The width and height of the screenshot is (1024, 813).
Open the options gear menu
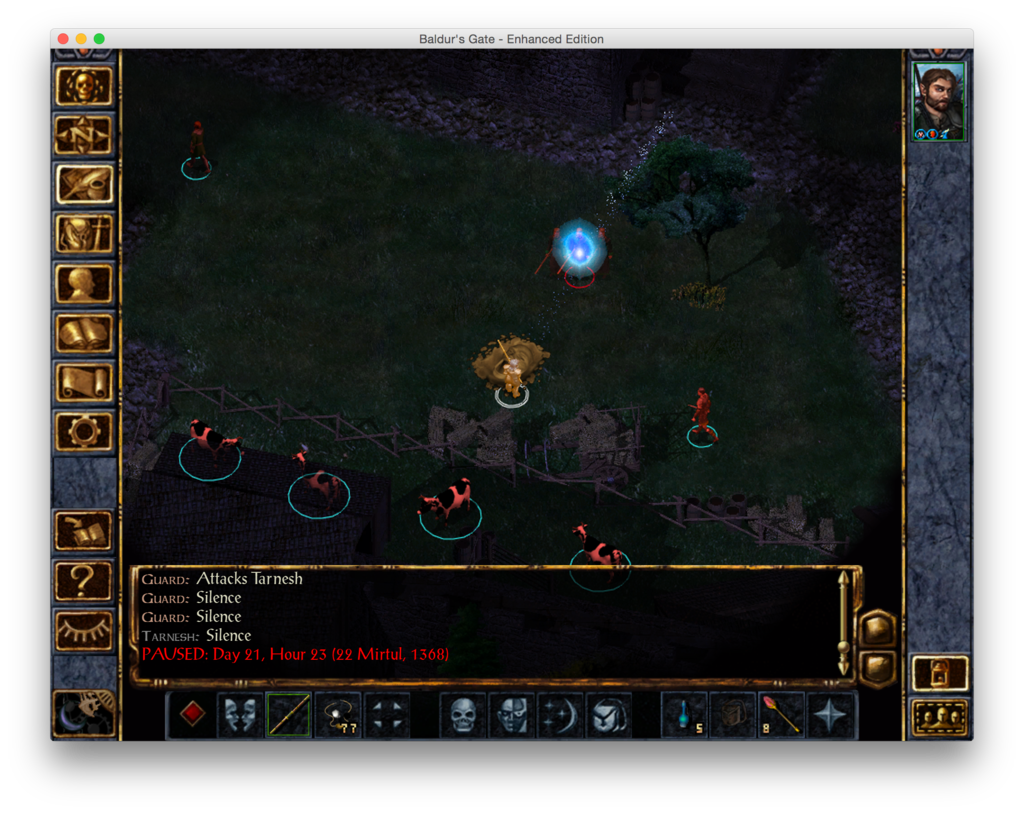(84, 431)
